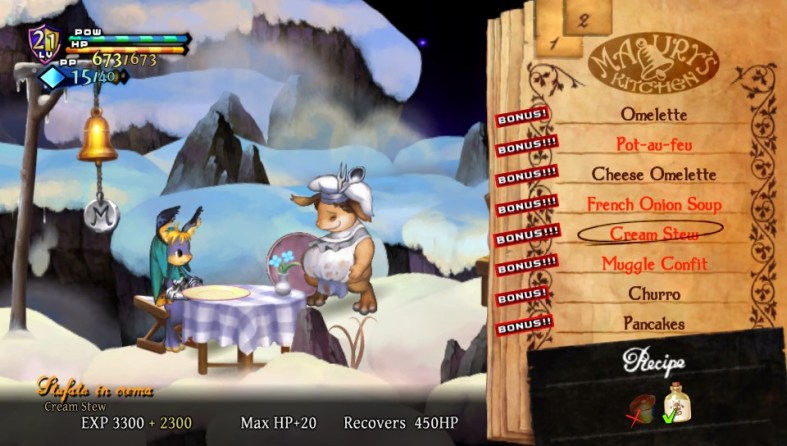
Task: Select the circled Cream Stew dish
Action: coord(654,233)
